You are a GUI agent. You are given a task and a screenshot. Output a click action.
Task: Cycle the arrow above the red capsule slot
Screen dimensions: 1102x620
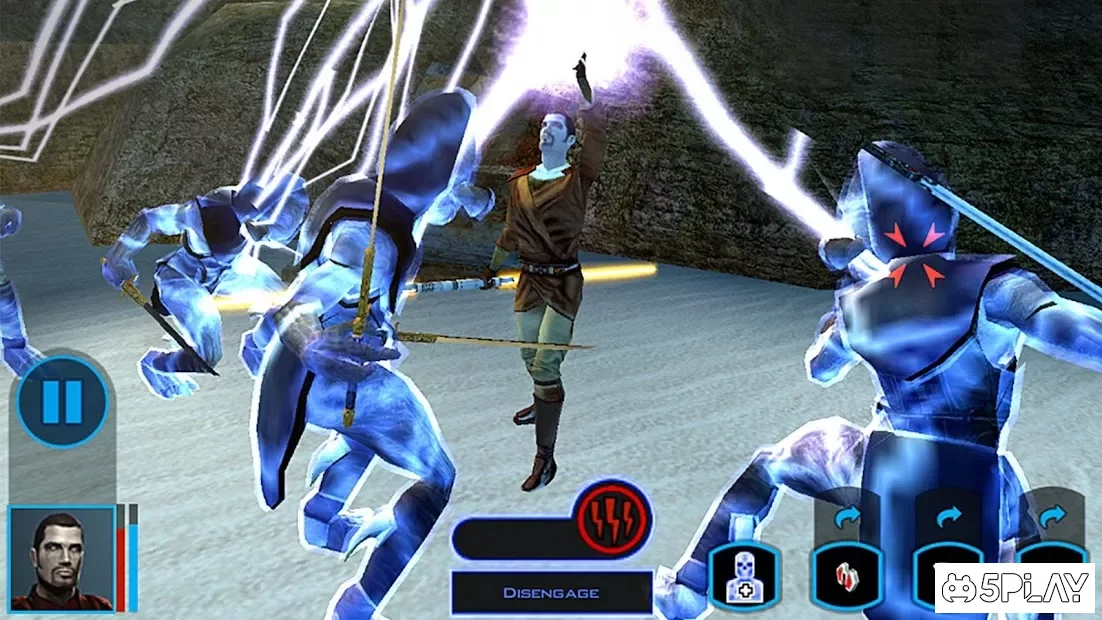click(x=846, y=517)
